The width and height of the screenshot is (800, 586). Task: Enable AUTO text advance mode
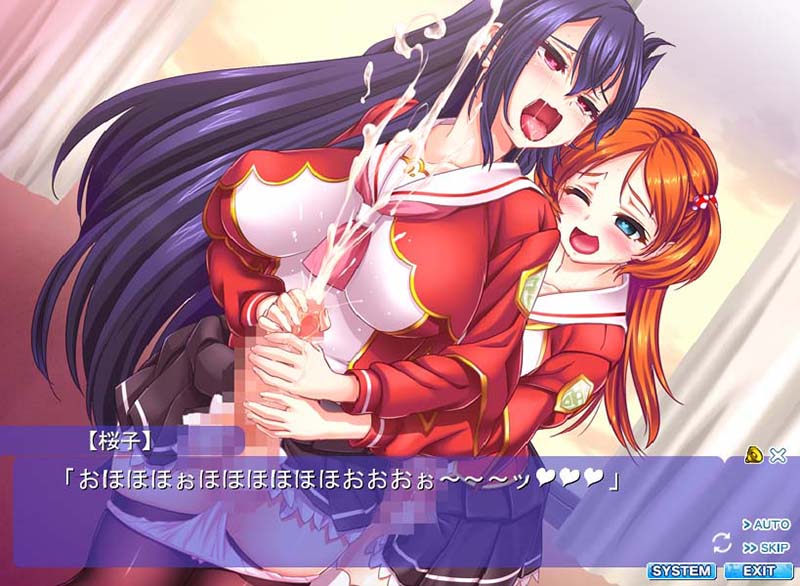pos(766,524)
